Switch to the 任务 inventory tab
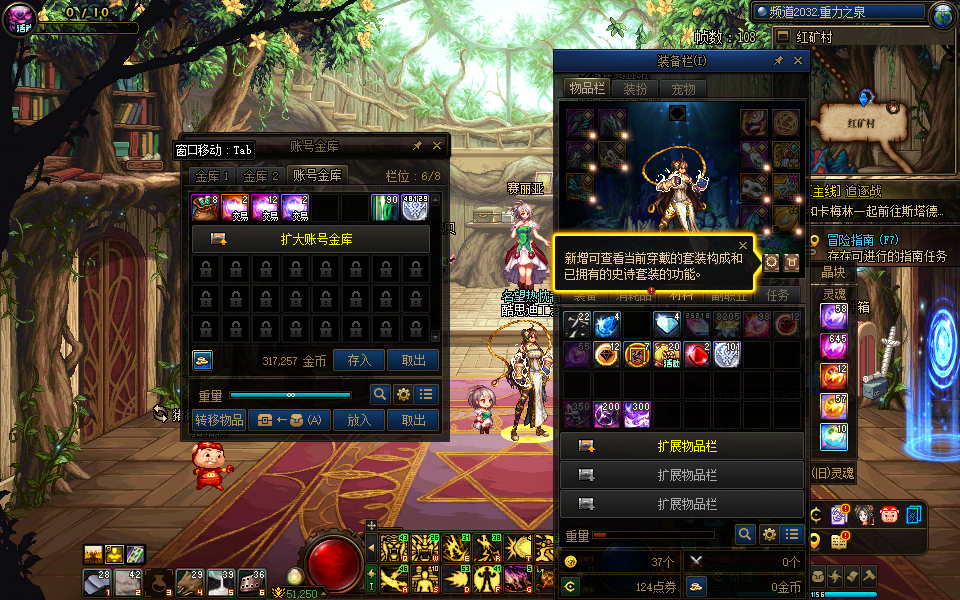960x600 pixels. 777,295
